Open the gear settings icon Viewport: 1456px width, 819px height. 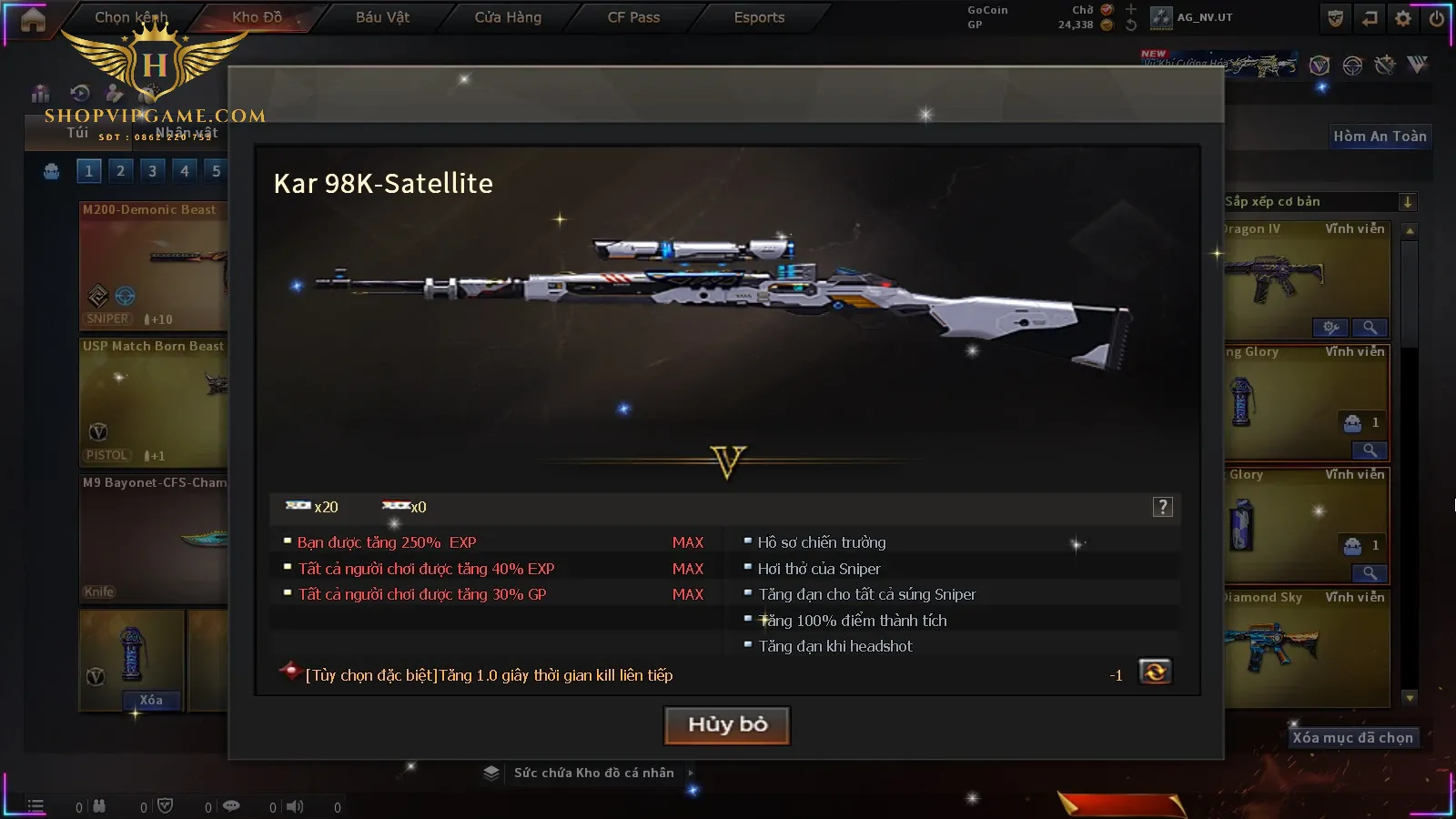(x=1403, y=18)
